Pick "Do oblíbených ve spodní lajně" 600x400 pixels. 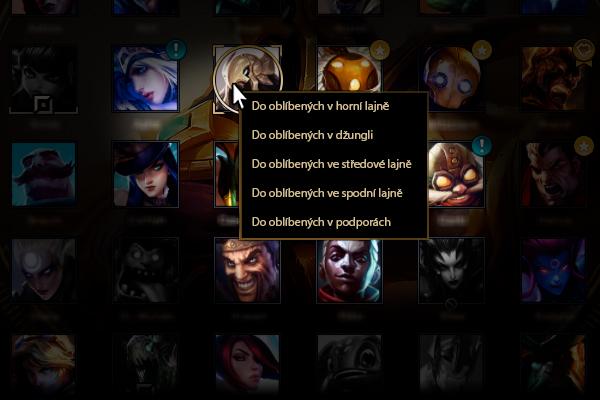328,192
